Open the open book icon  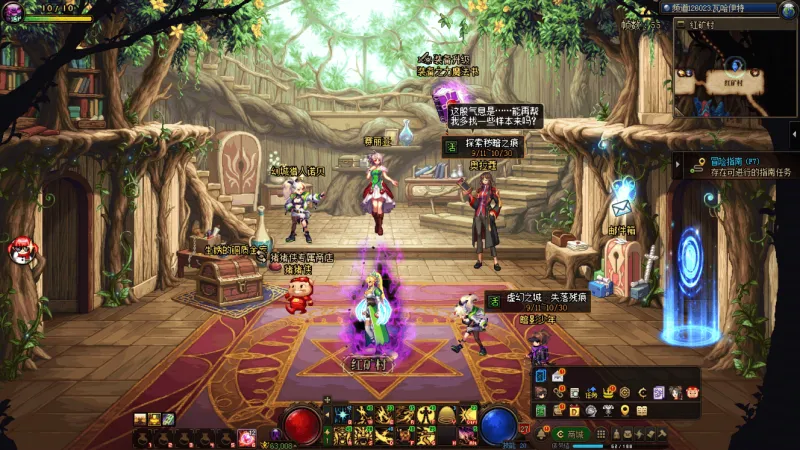click(x=641, y=410)
